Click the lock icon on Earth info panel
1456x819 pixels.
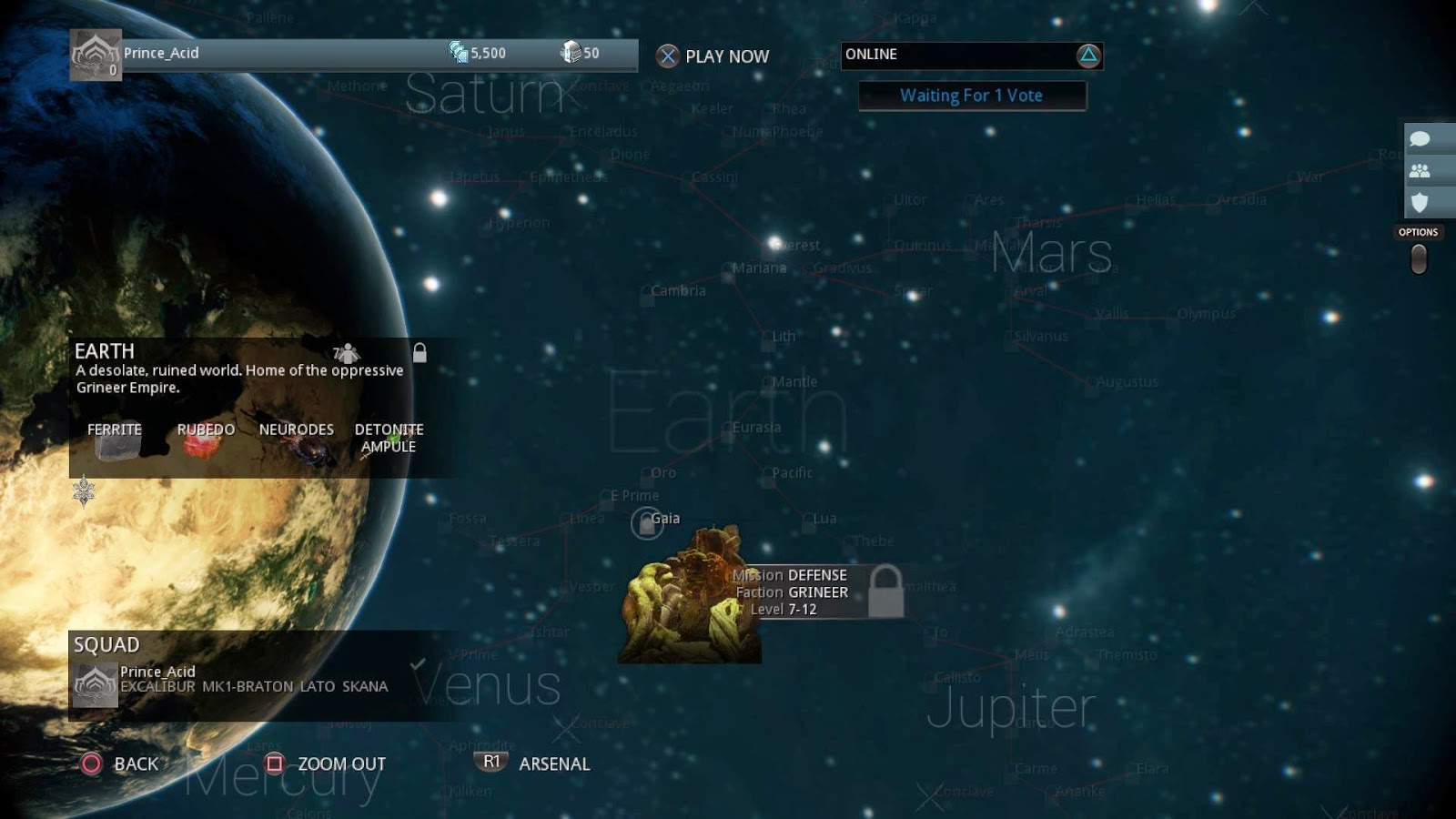pyautogui.click(x=420, y=353)
